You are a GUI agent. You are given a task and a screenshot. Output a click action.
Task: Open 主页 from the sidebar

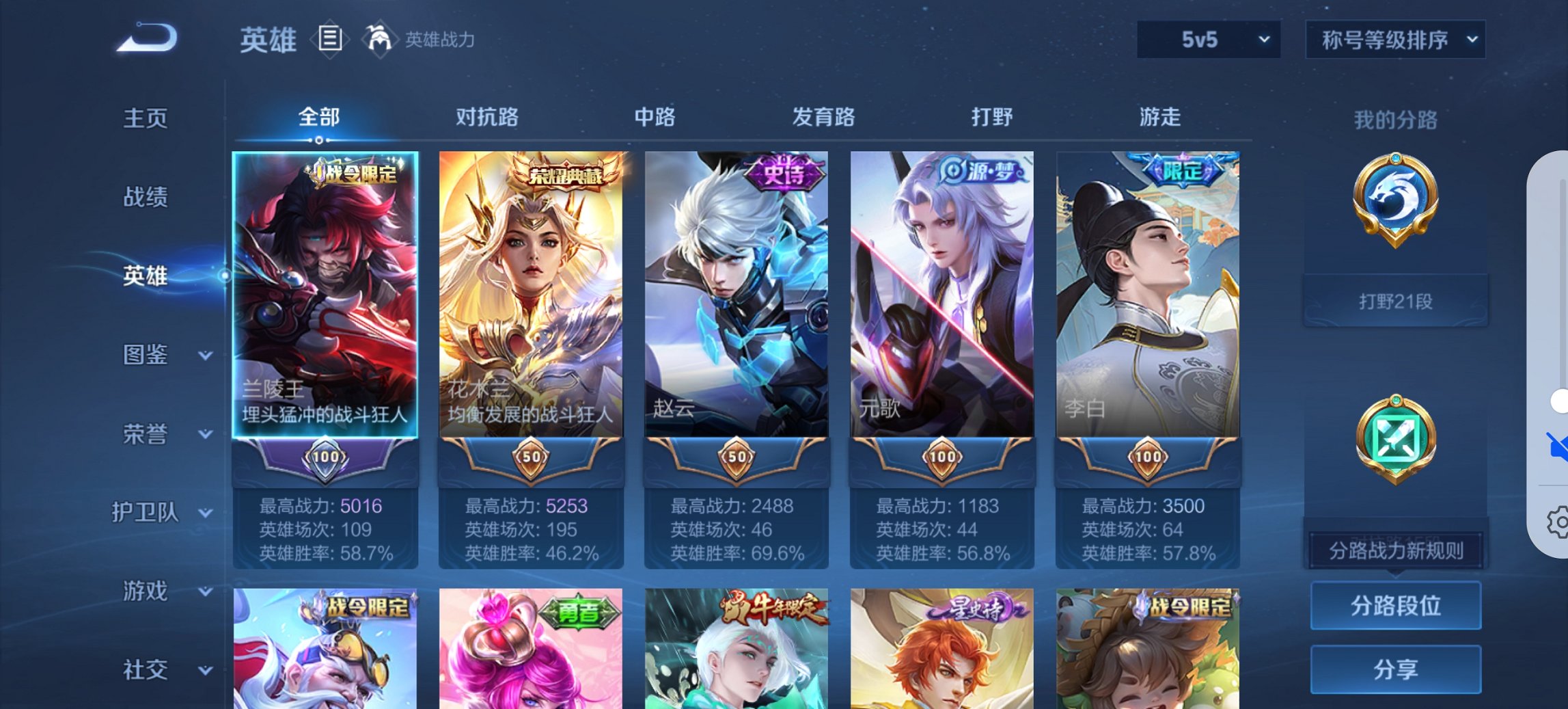[x=143, y=117]
